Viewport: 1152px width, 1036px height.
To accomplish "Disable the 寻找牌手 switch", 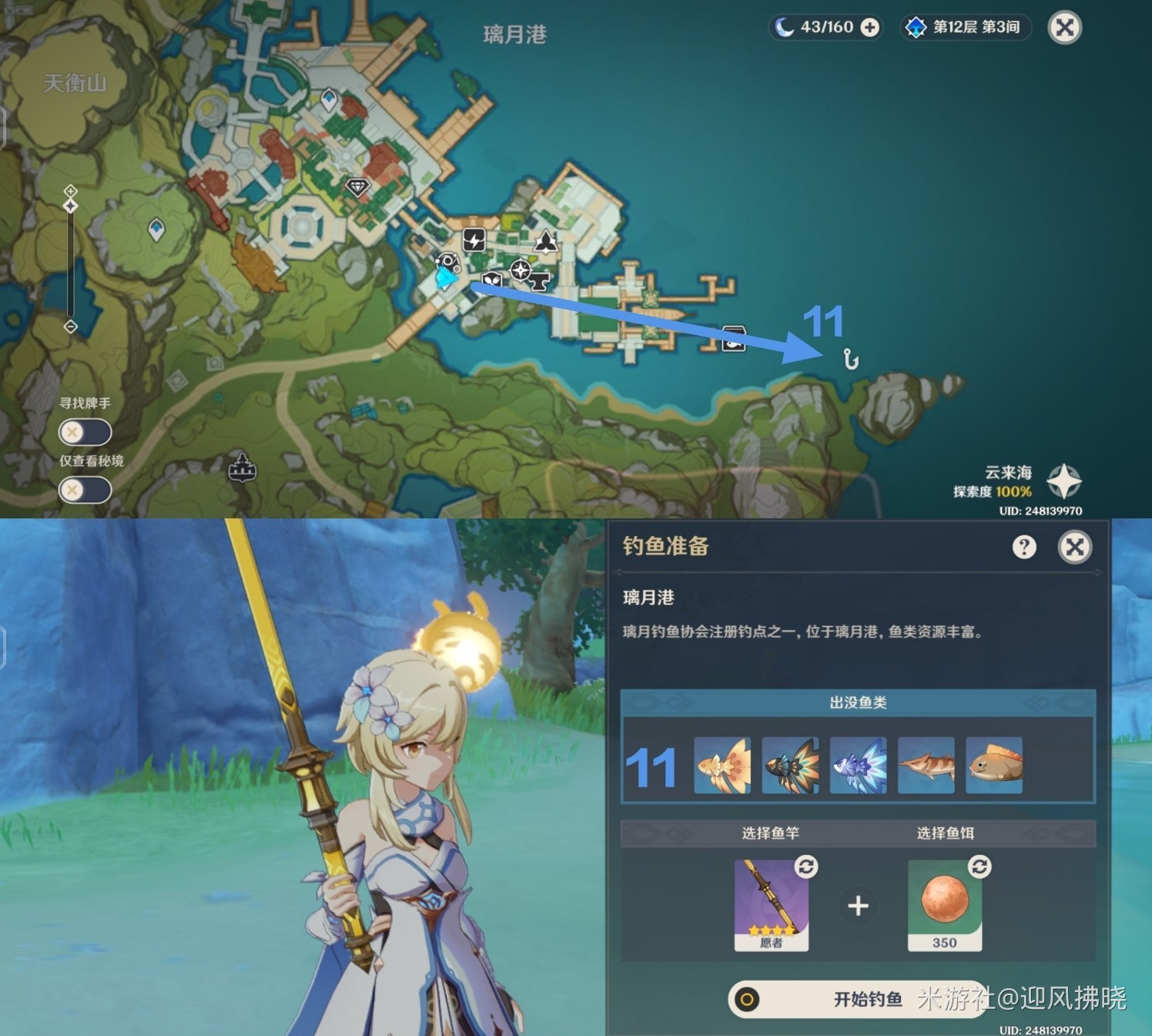I will coord(84,431).
